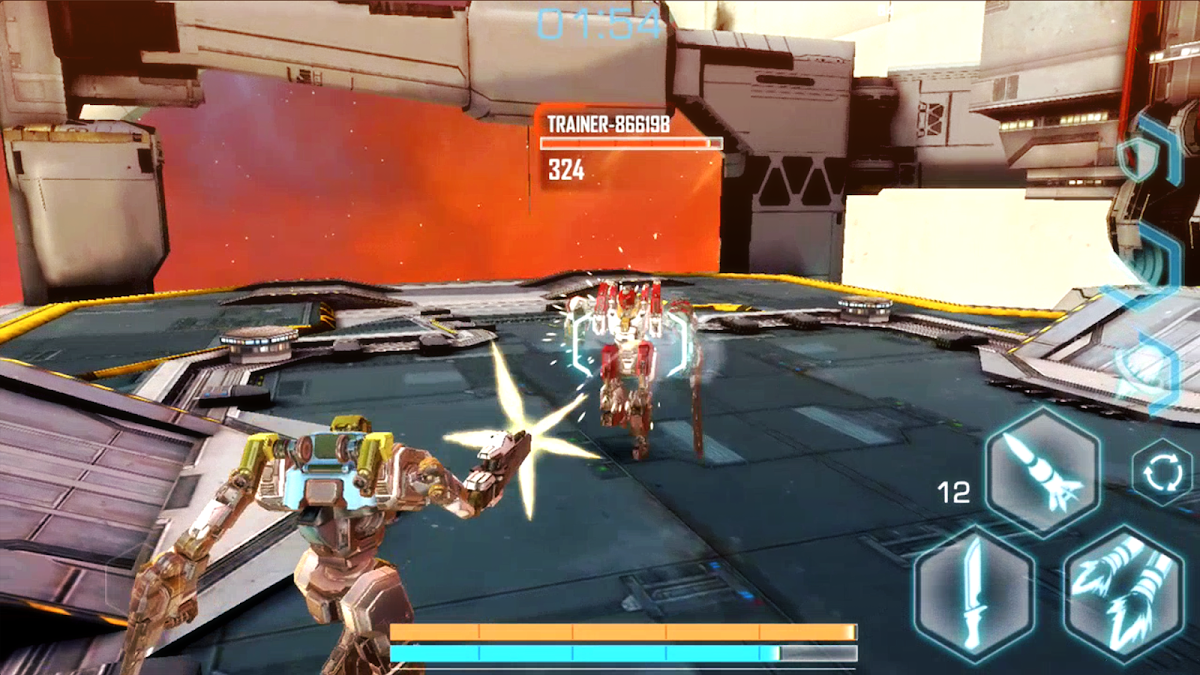Image resolution: width=1200 pixels, height=675 pixels.
Task: Tap the circular arrows swap button
Action: [x=1162, y=474]
